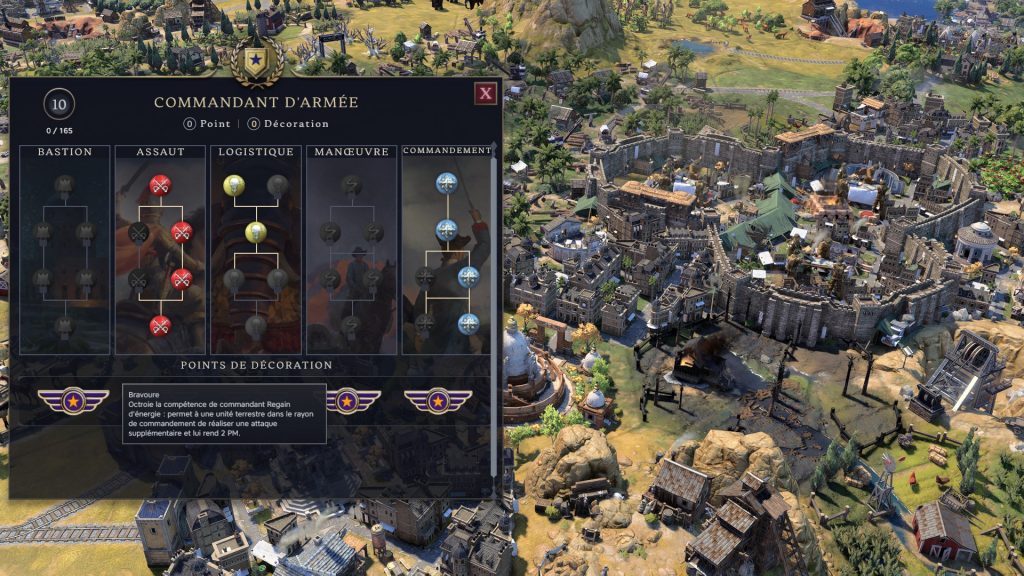The width and height of the screenshot is (1024, 576).
Task: Choose the bottom blue Commandement promotion
Action: pyautogui.click(x=468, y=324)
